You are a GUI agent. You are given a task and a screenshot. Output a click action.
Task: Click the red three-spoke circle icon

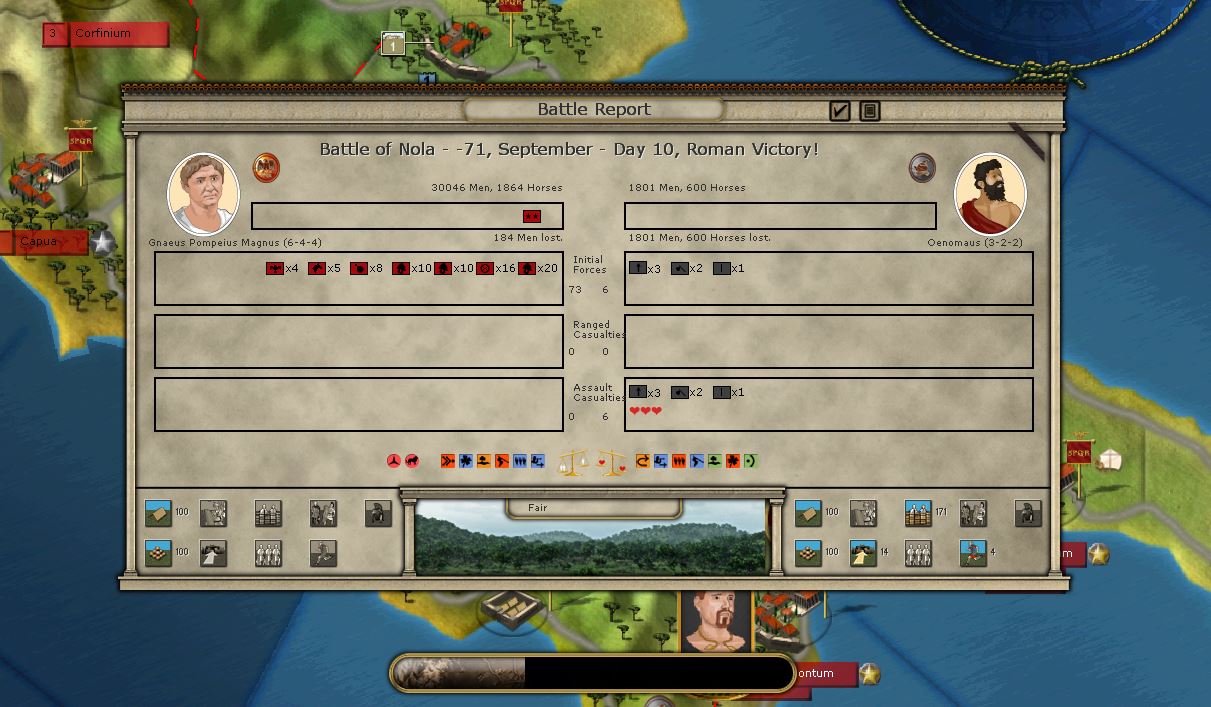(x=394, y=461)
